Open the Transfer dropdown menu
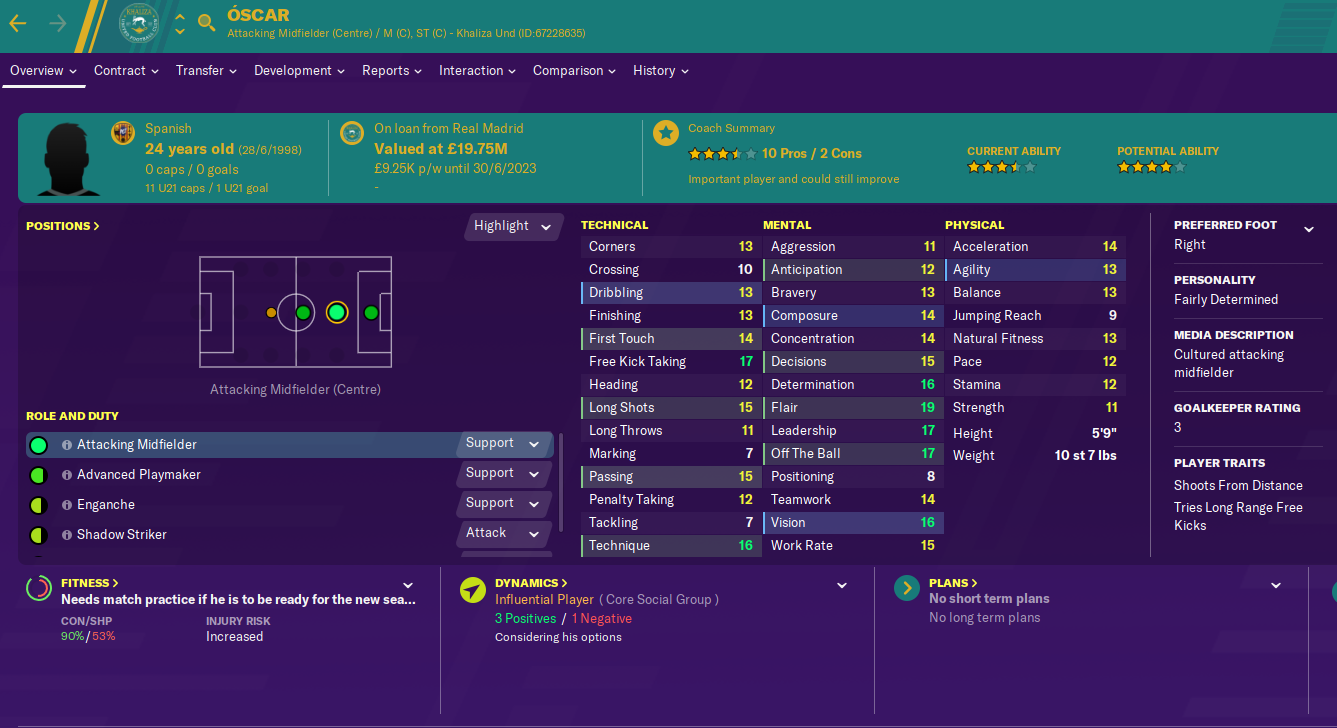1337x728 pixels. pos(206,71)
